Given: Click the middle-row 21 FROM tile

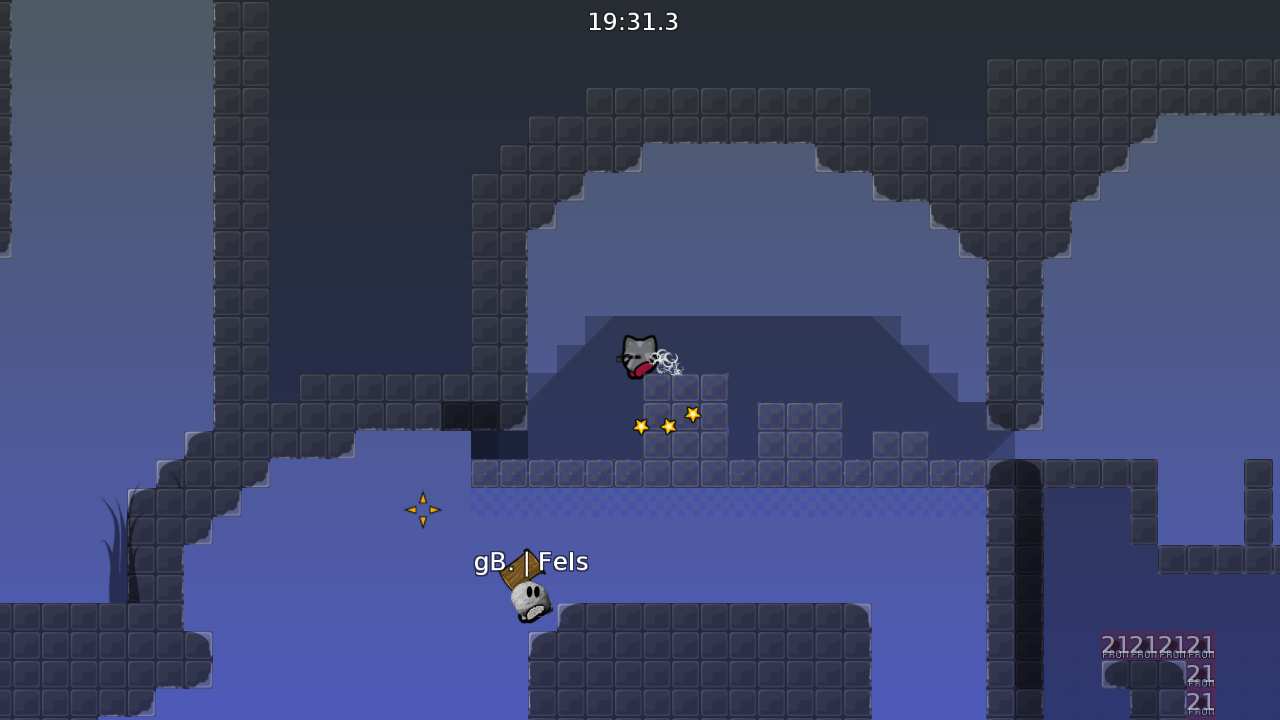Looking at the screenshot, I should (1200, 674).
